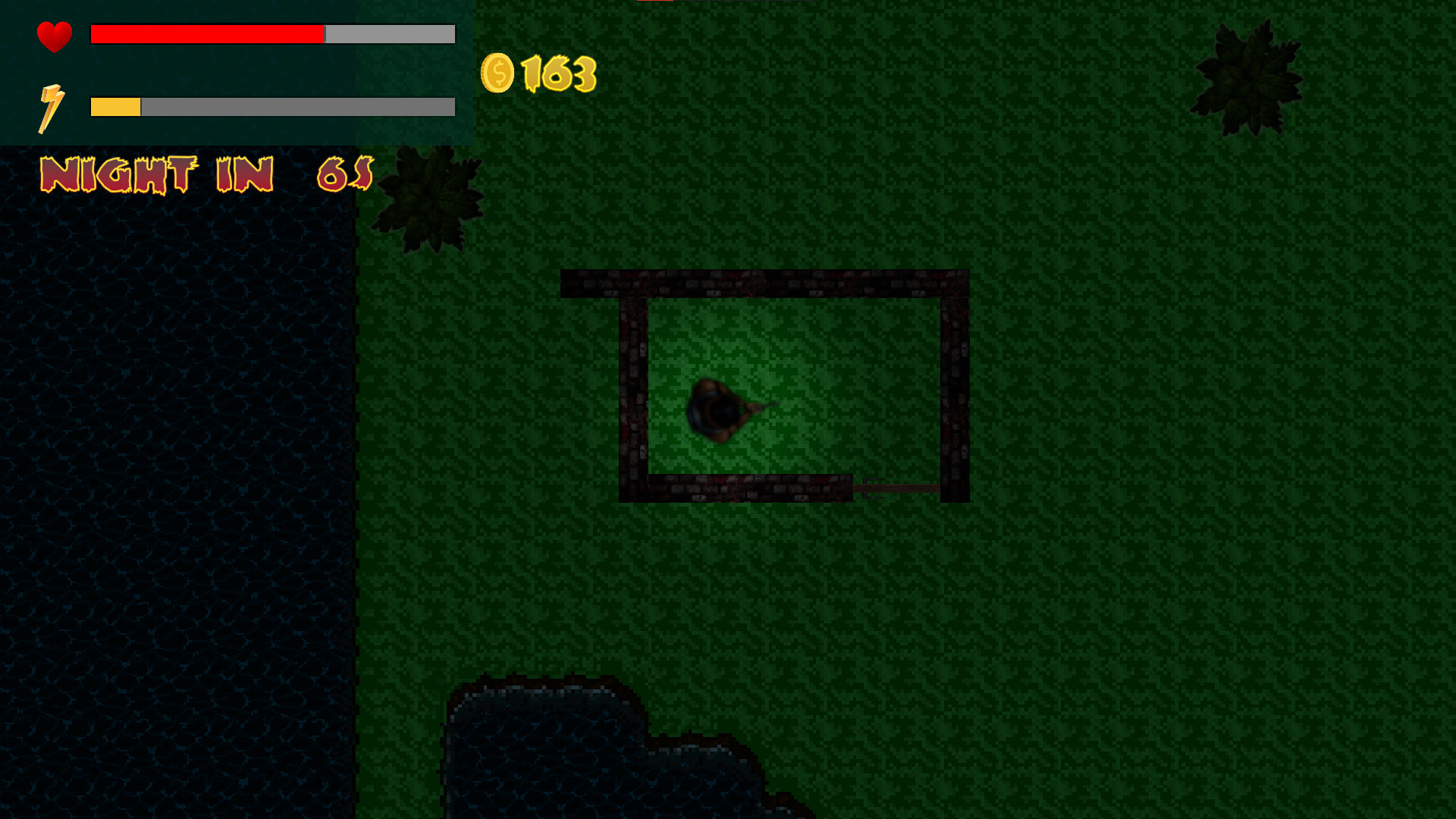
Task: Click the health bar to inspect it
Action: [x=273, y=34]
